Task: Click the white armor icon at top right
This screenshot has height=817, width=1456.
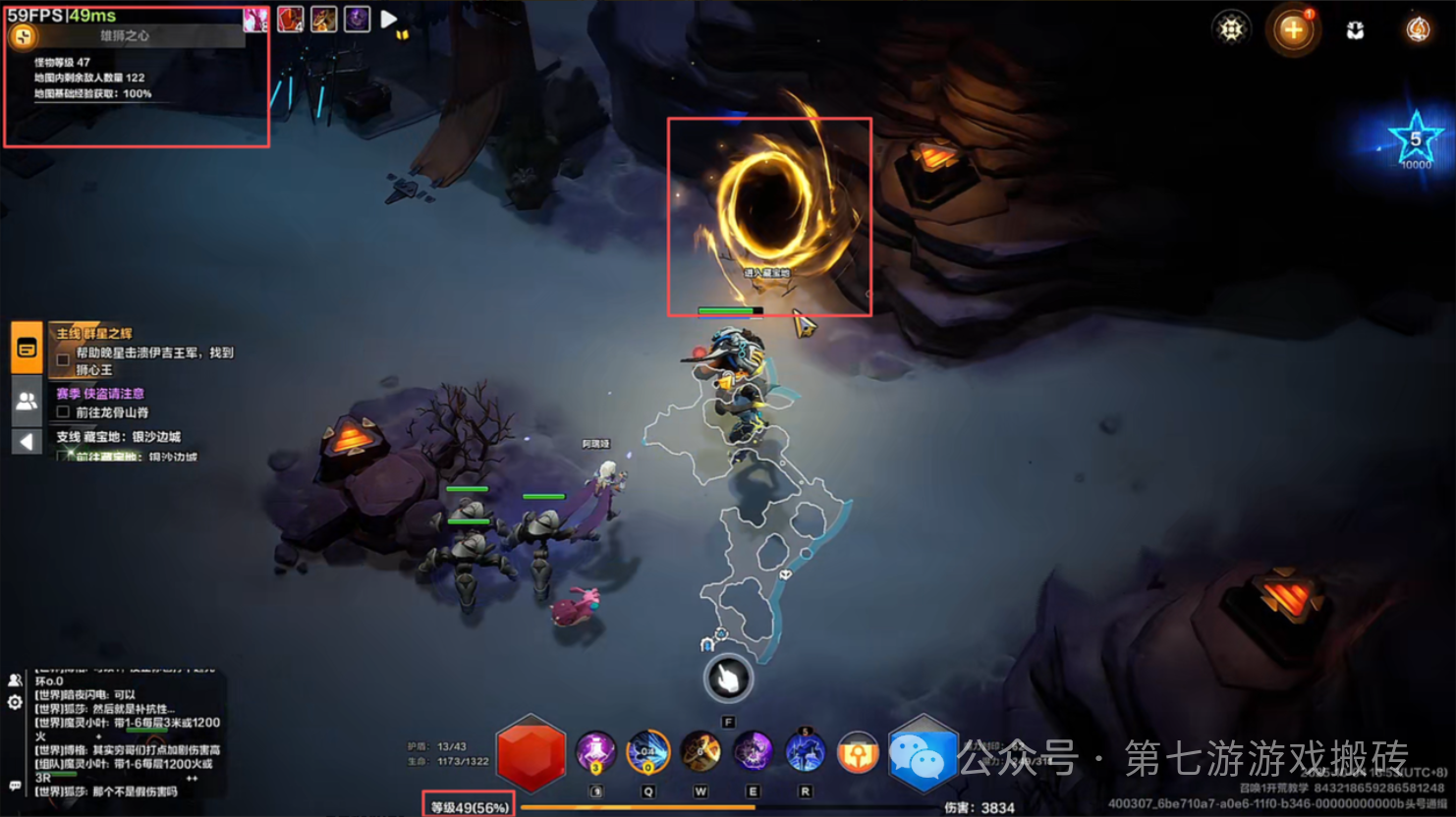Action: [1355, 30]
